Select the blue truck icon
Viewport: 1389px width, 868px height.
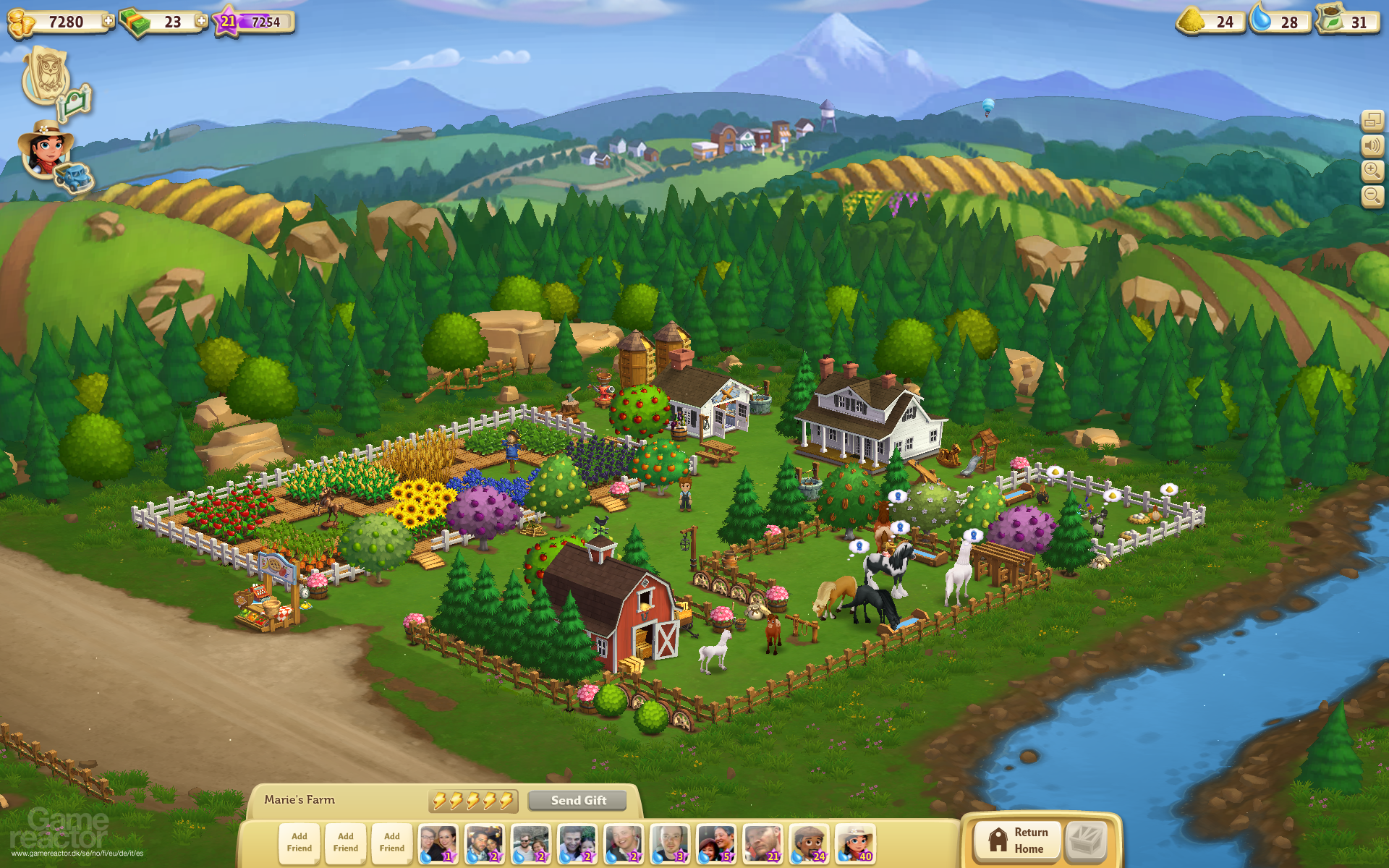[74, 177]
